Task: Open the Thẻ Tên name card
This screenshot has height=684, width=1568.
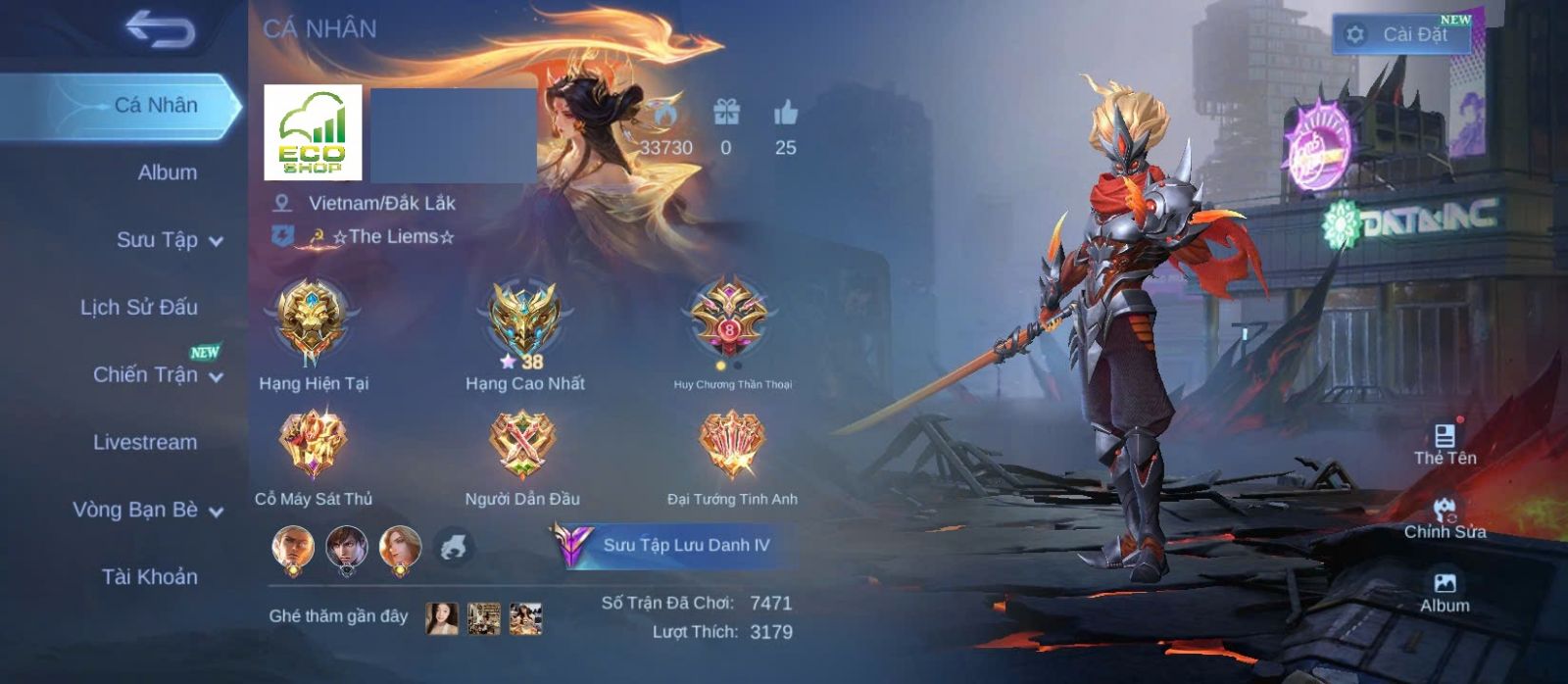Action: pos(1445,443)
